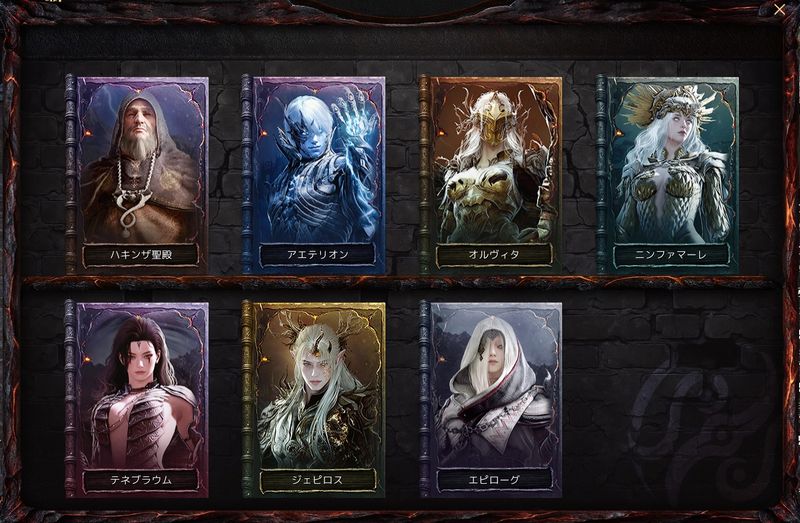Screen dimensions: 800x523
Task: Choose the テネブラウム book card
Action: pos(140,395)
